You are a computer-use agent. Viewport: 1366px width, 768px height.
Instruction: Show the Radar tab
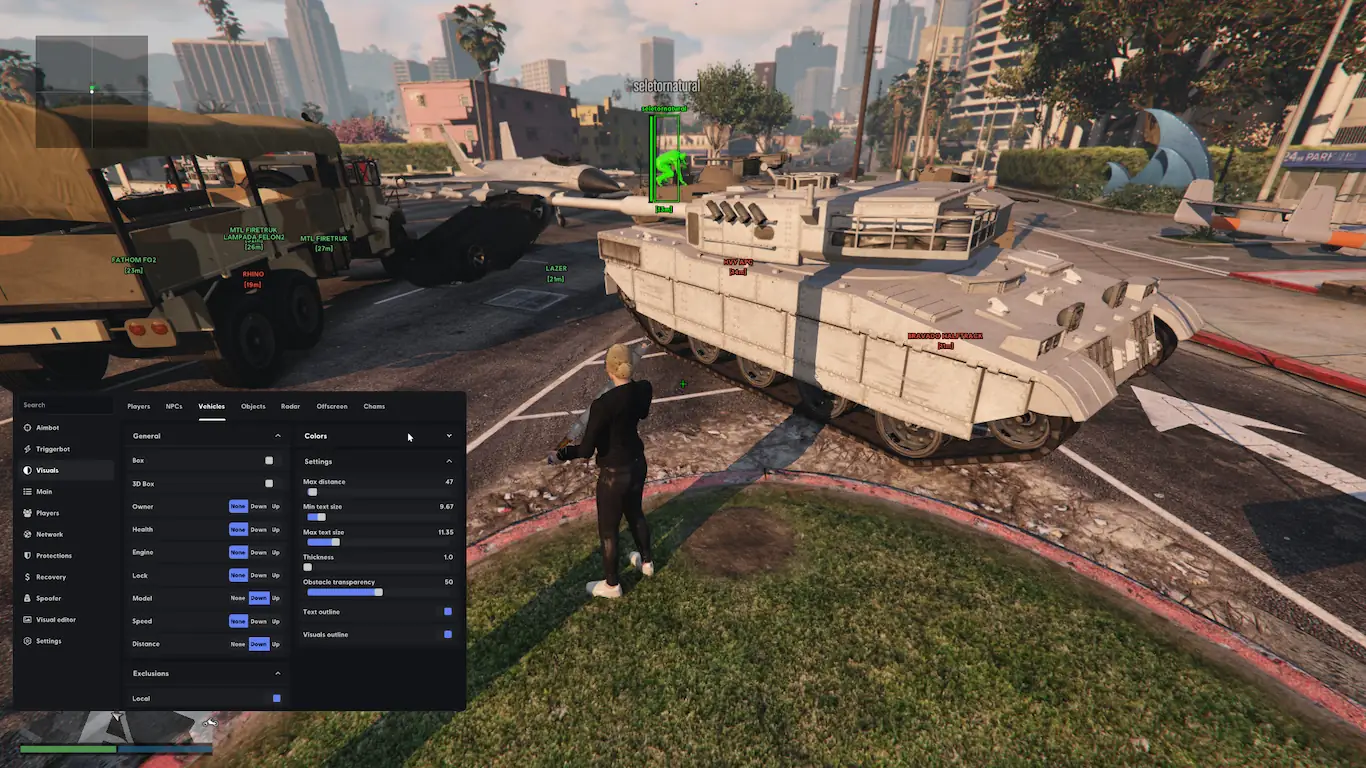point(290,407)
